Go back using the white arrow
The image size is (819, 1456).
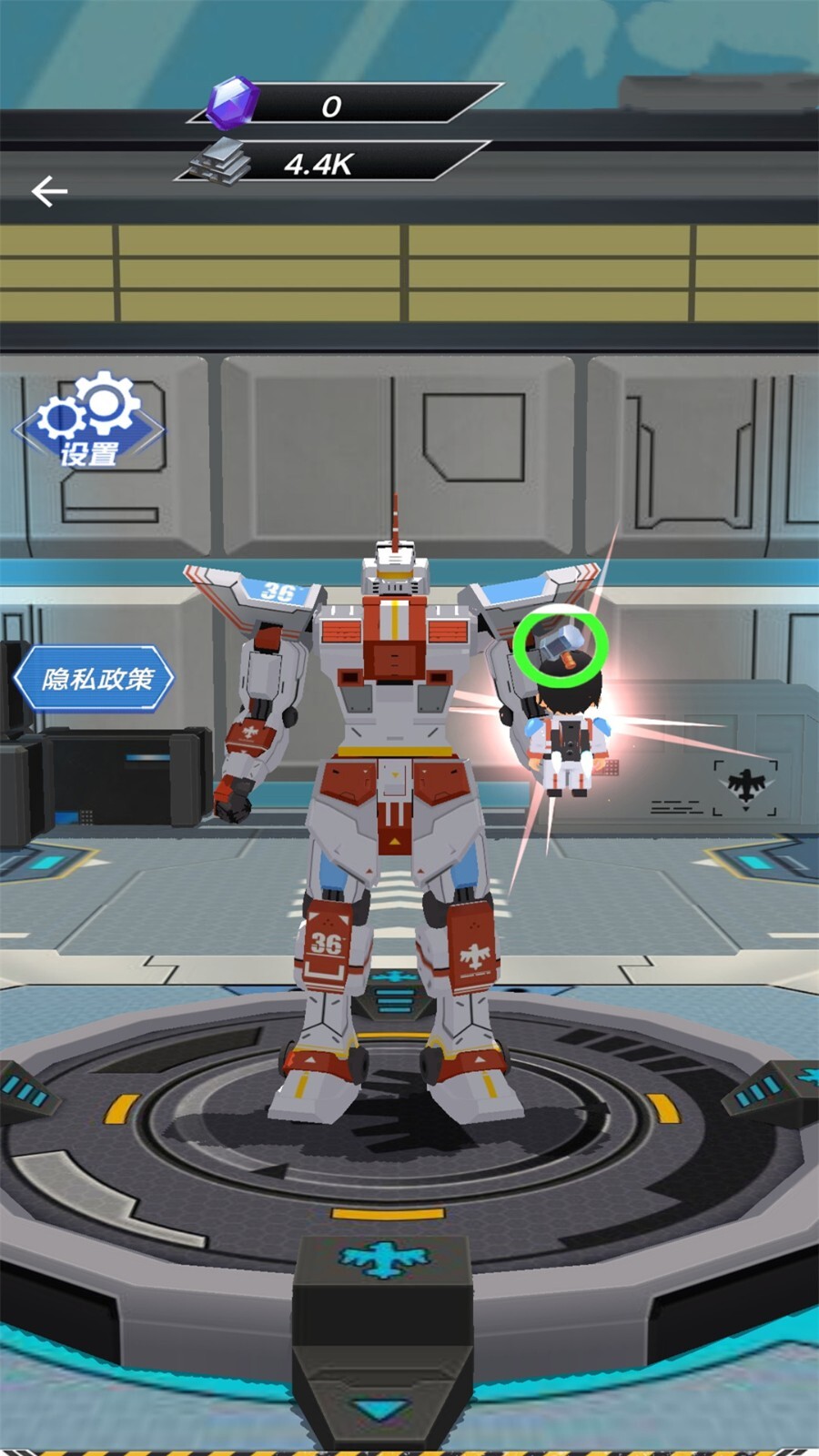pos(49,191)
